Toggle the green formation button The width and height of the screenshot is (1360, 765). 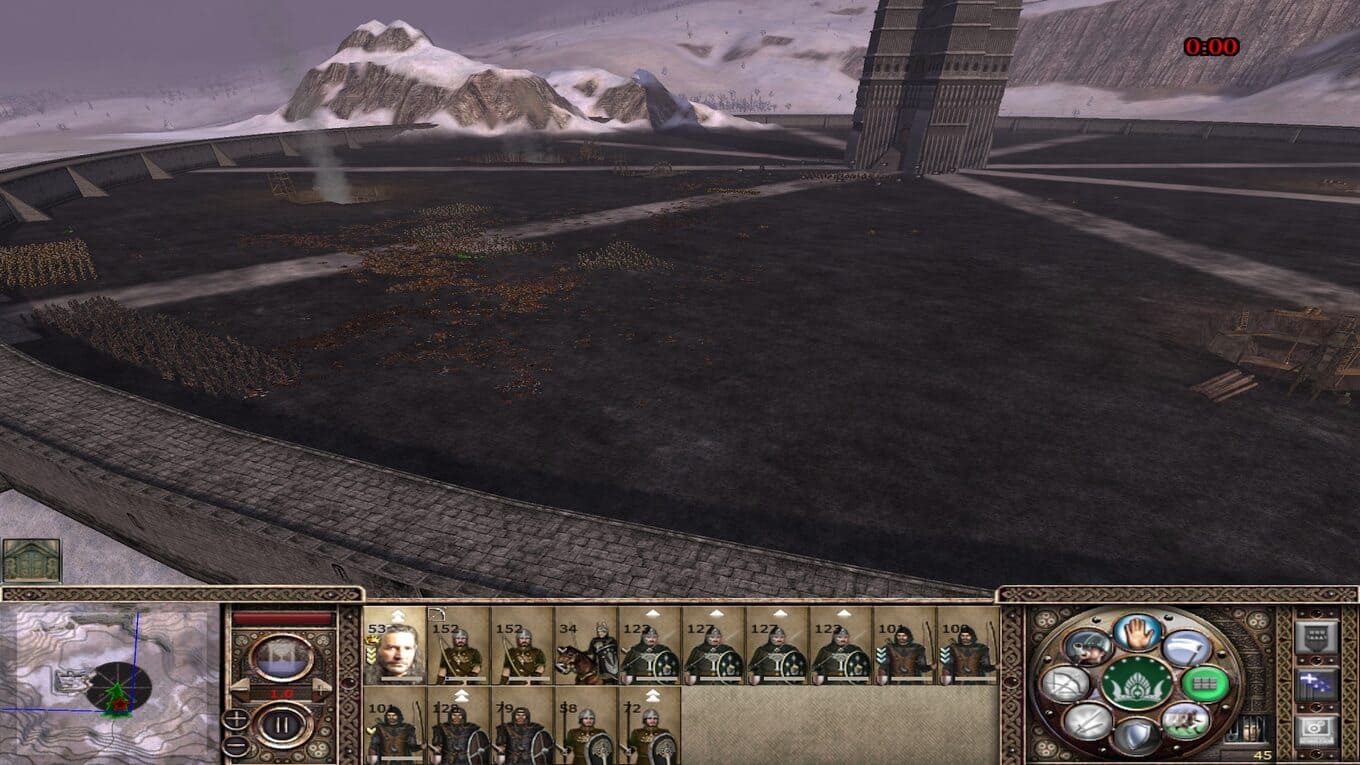(1204, 684)
